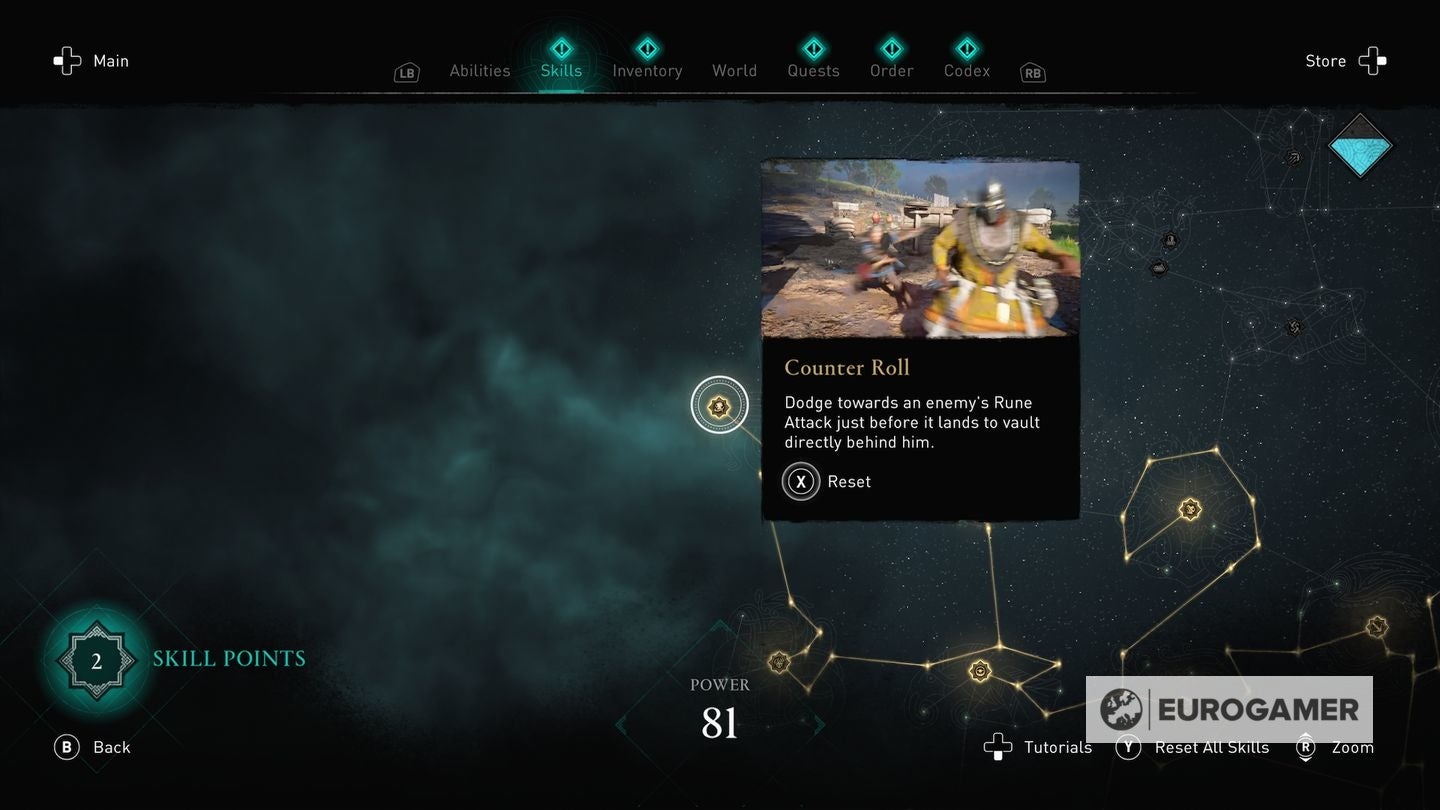This screenshot has height=810, width=1440.
Task: Open the Inventory tab
Action: coord(647,70)
